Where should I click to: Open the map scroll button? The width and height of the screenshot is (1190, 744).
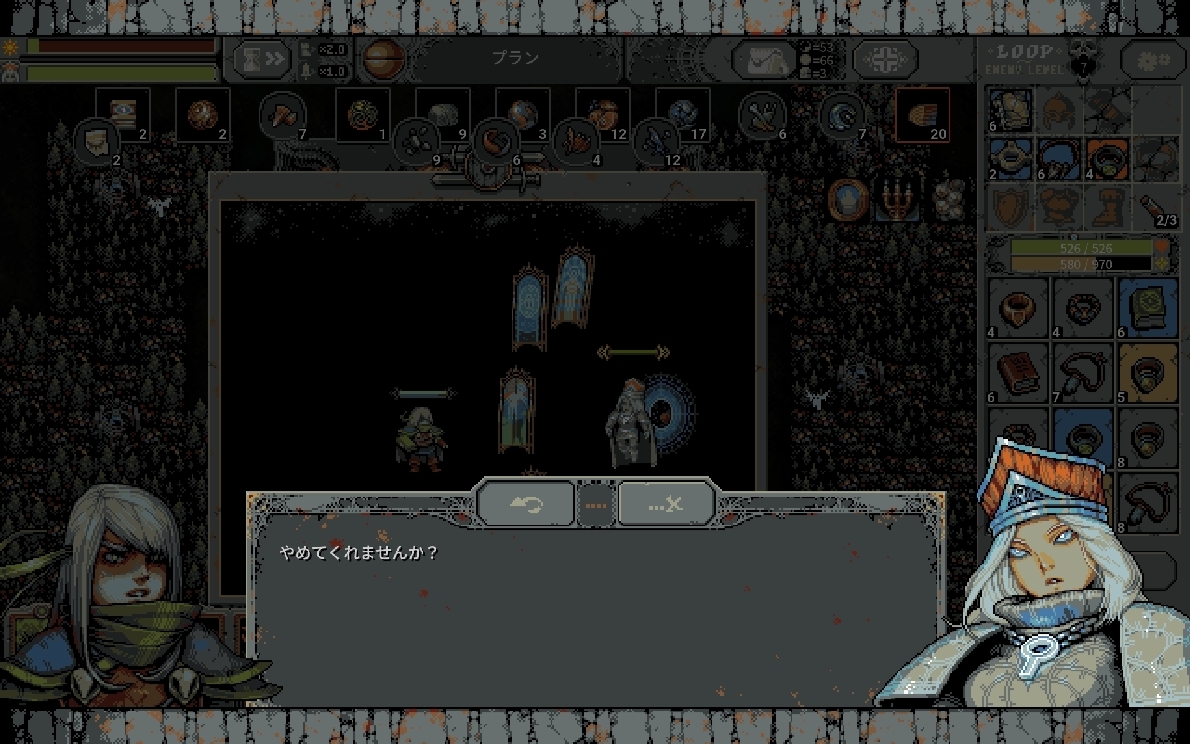click(x=764, y=60)
